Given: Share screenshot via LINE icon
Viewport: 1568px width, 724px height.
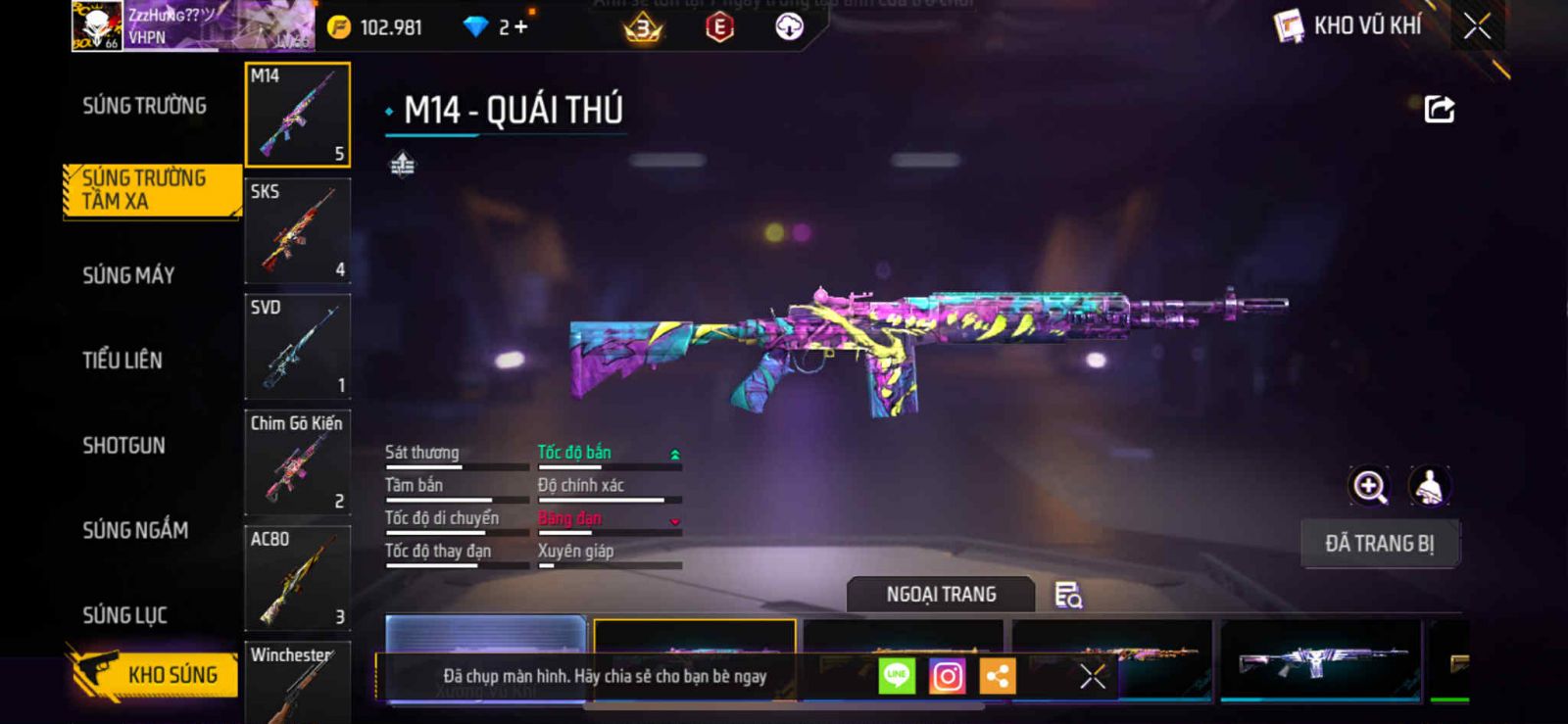Looking at the screenshot, I should click(x=897, y=676).
